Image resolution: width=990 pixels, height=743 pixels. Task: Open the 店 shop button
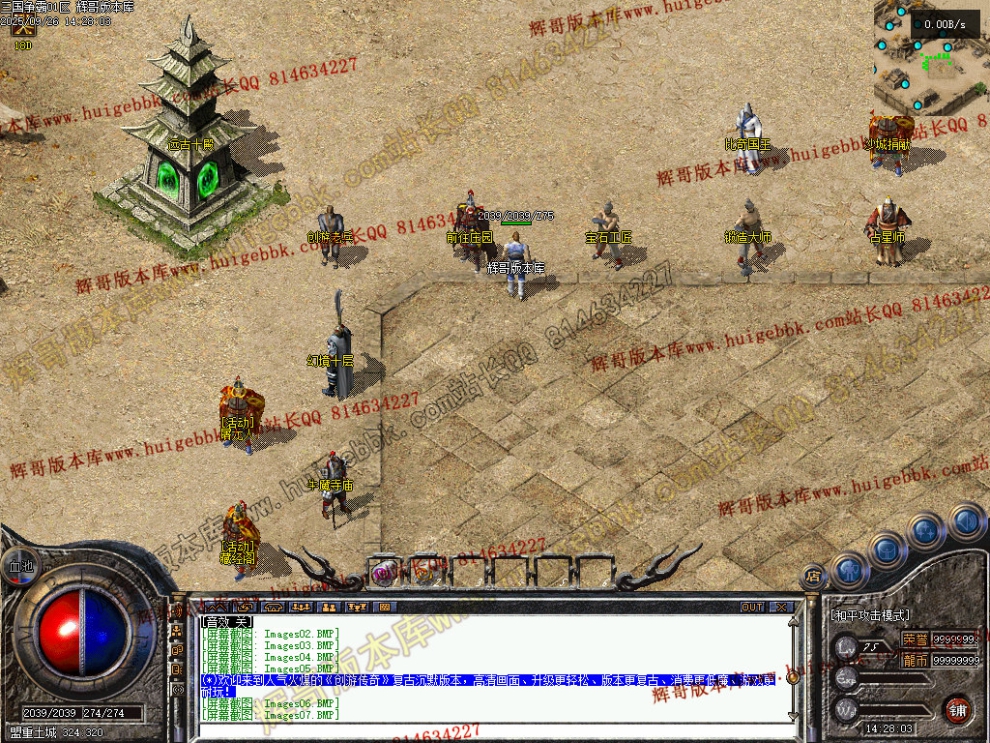[x=813, y=575]
